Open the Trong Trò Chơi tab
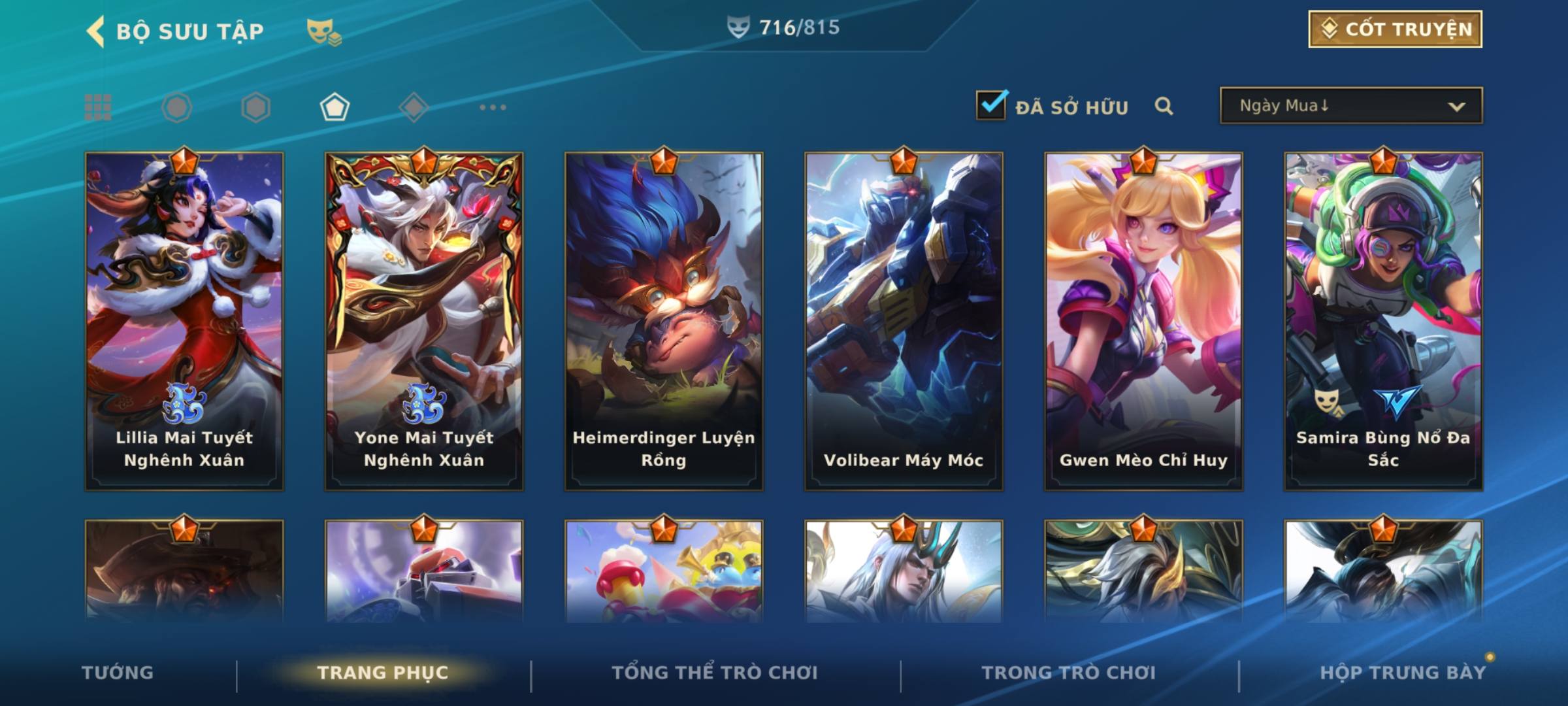Viewport: 1568px width, 706px height. click(x=1069, y=673)
